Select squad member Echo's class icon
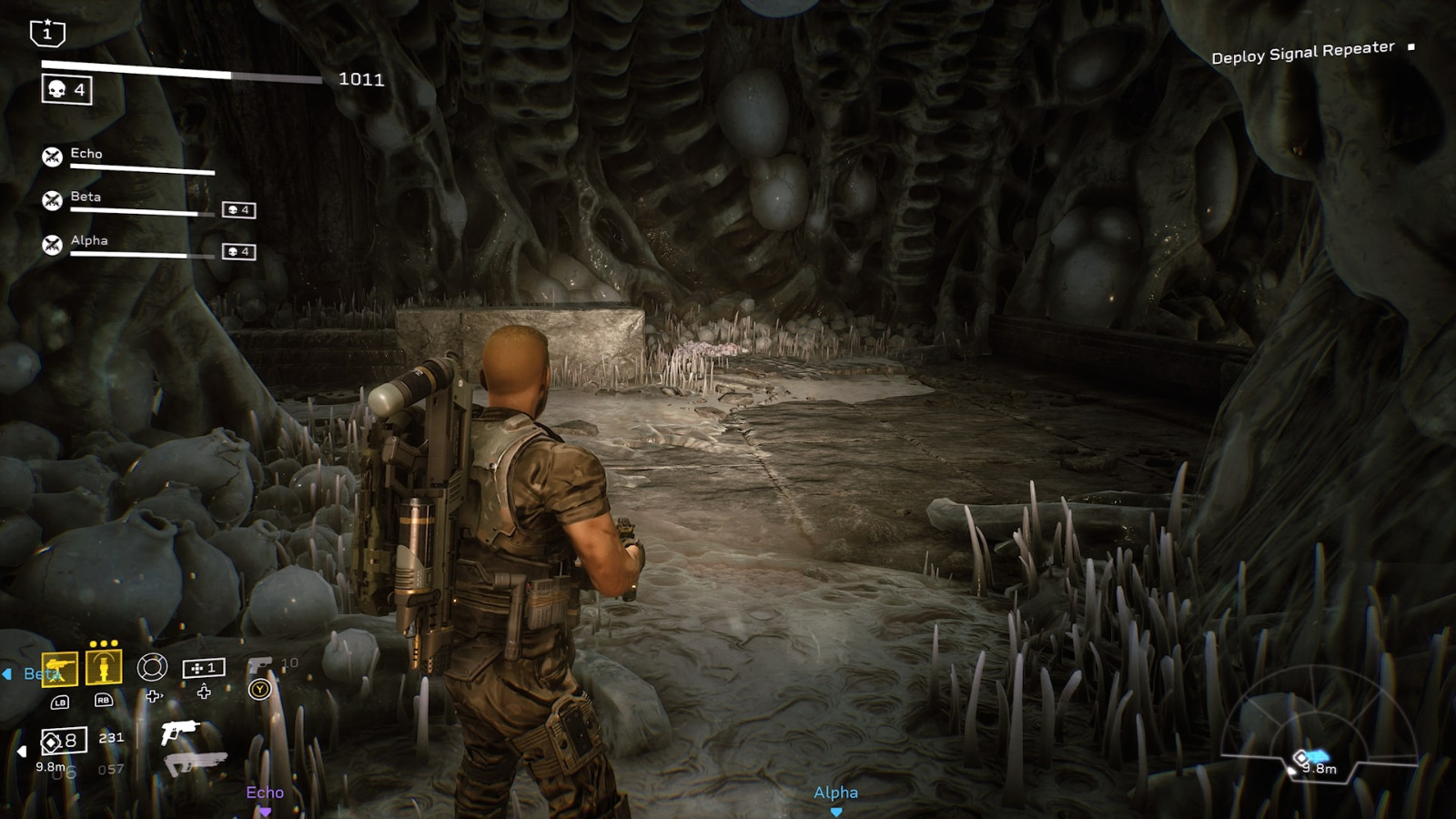This screenshot has height=819, width=1456. click(x=53, y=157)
